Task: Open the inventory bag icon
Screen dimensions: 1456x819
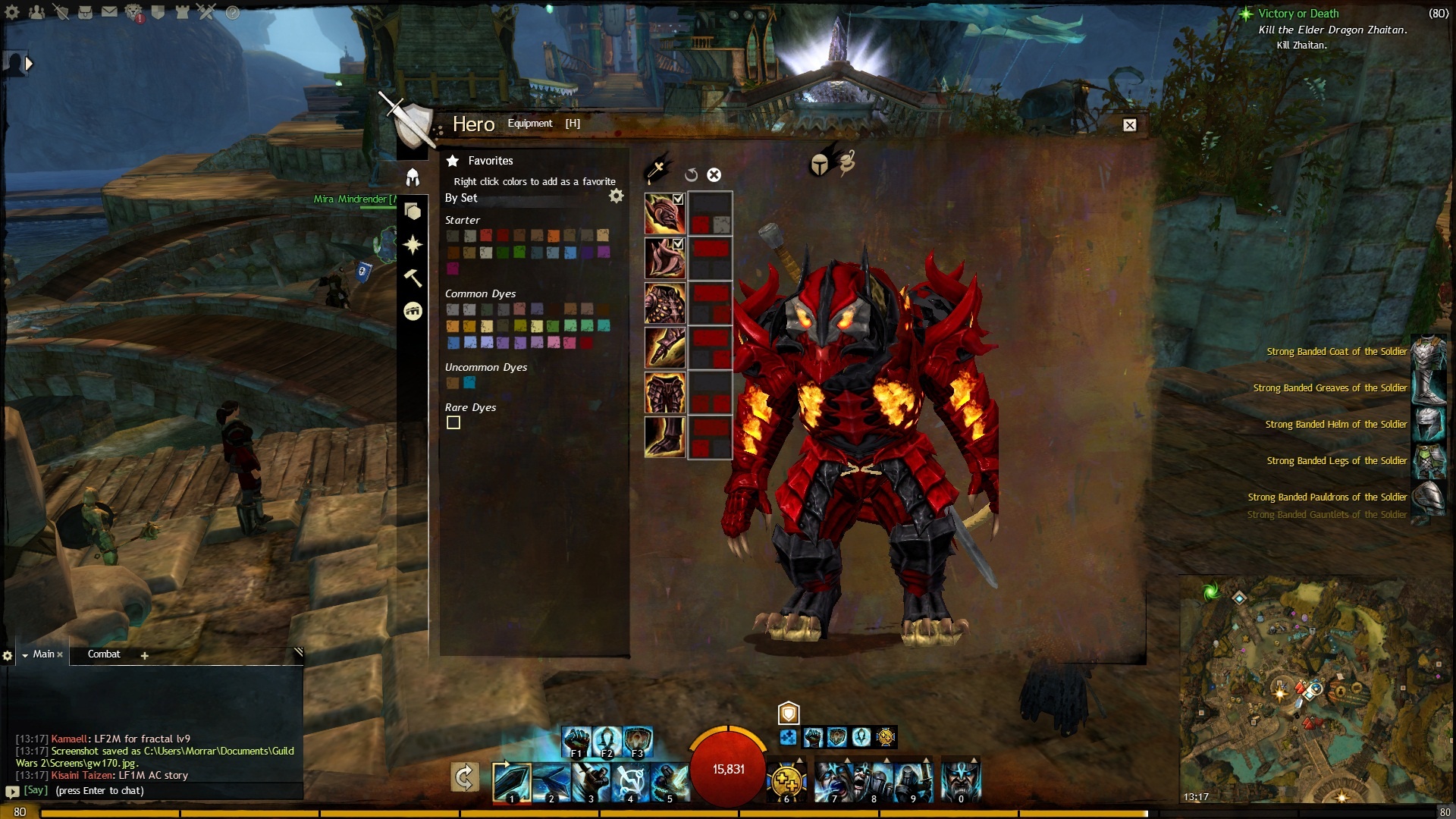Action: [x=85, y=12]
